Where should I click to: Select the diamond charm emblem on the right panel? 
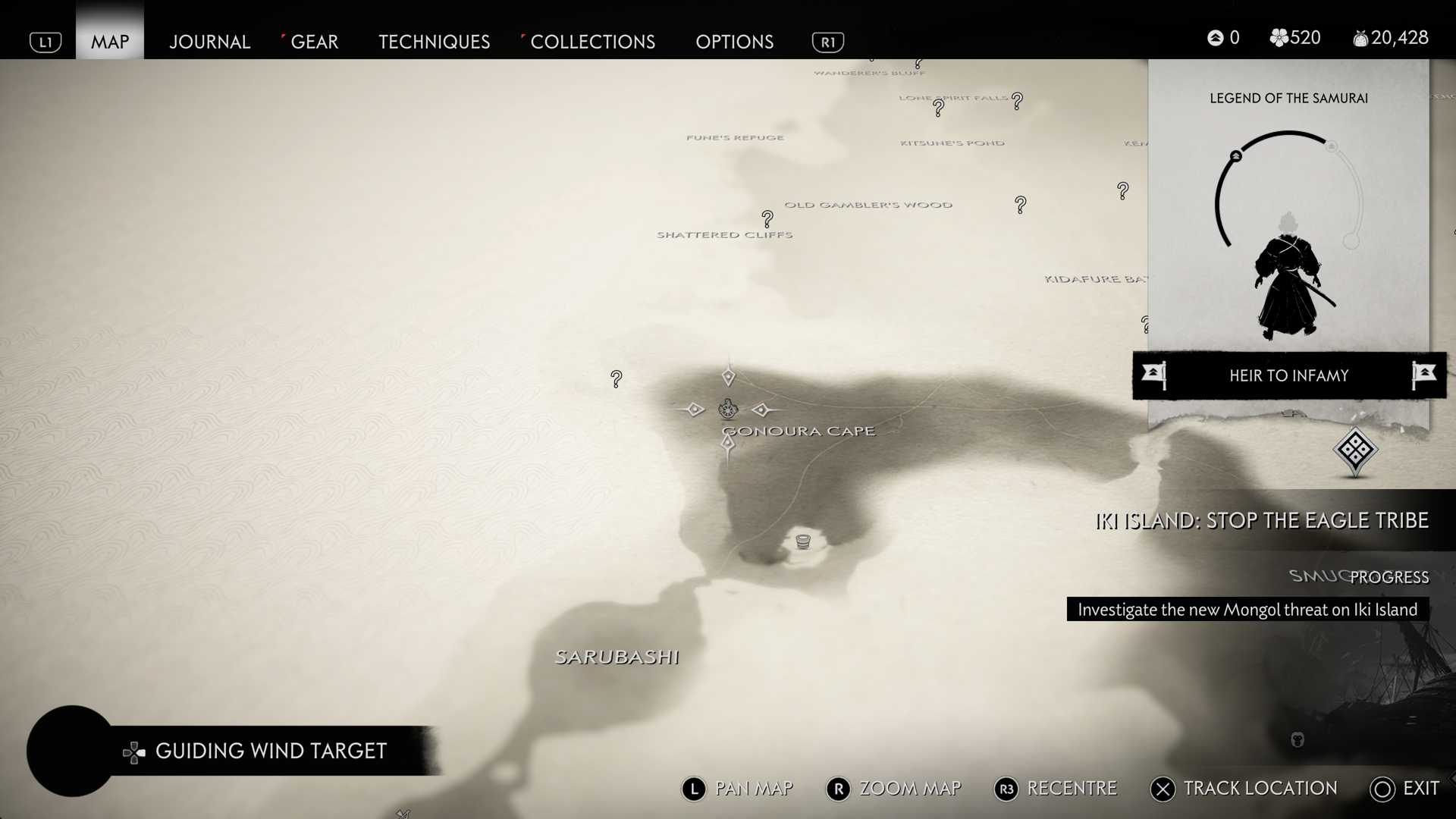coord(1357,449)
